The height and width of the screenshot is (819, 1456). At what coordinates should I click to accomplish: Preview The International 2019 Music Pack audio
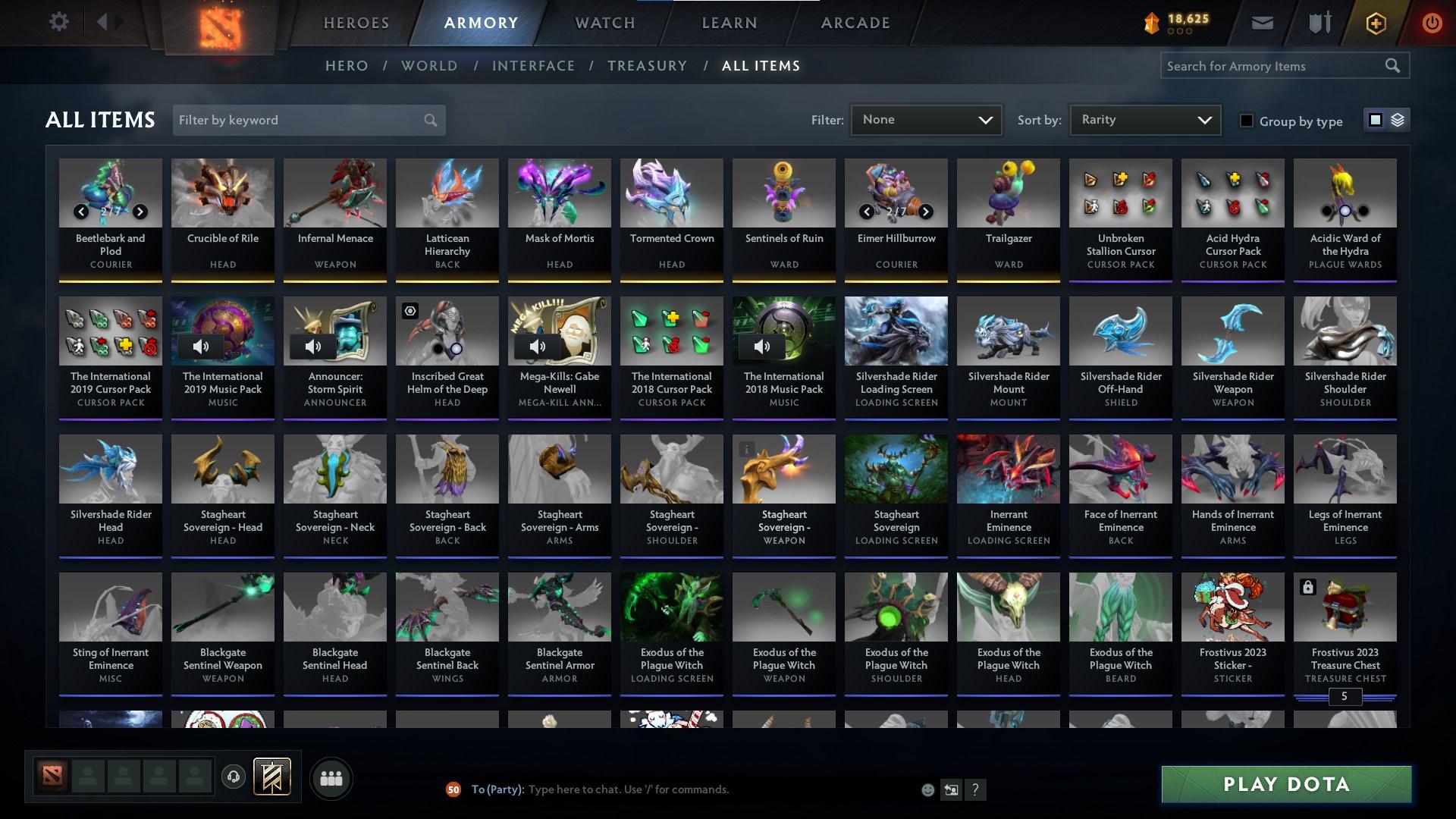click(x=201, y=347)
